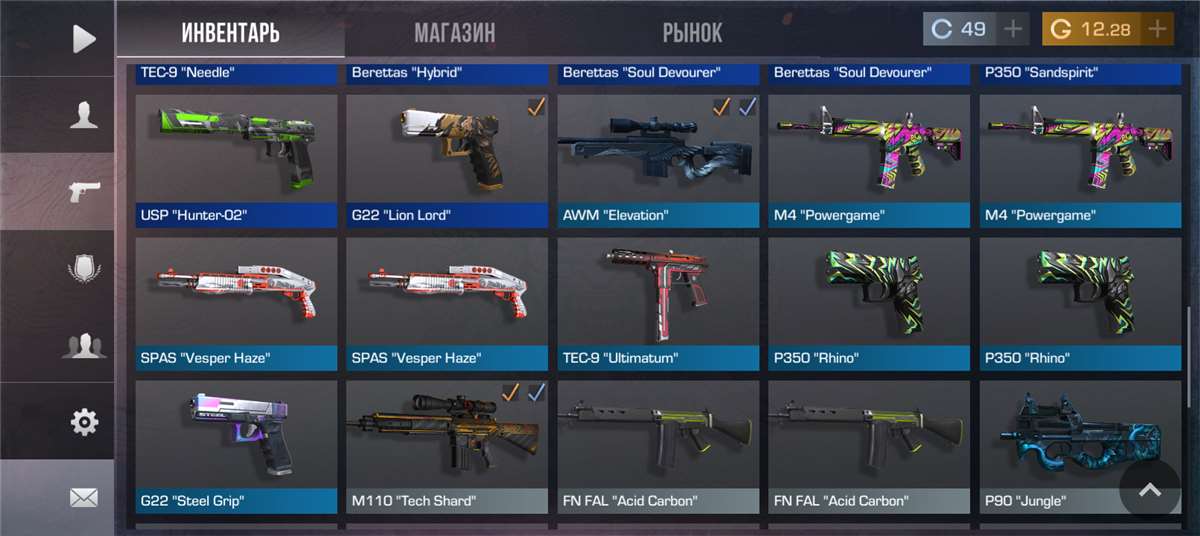Viewport: 1200px width, 536px height.
Task: Open the player profile sidebar icon
Action: (84, 115)
